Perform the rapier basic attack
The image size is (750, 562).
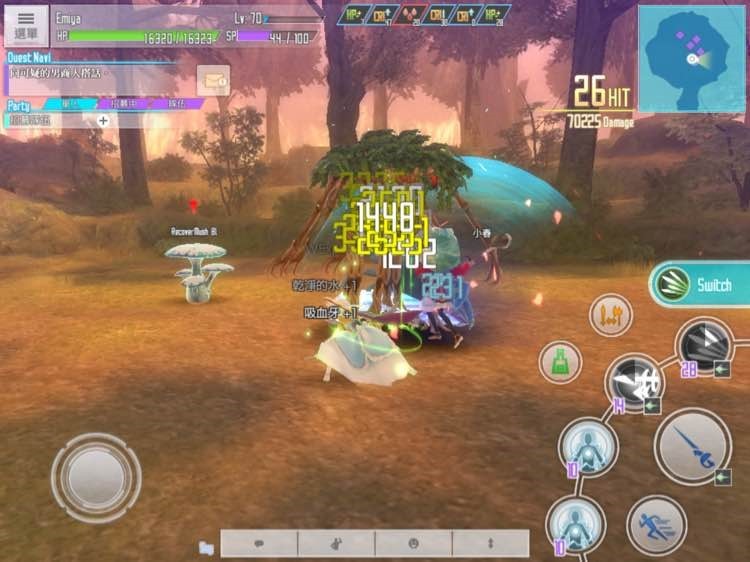692,445
